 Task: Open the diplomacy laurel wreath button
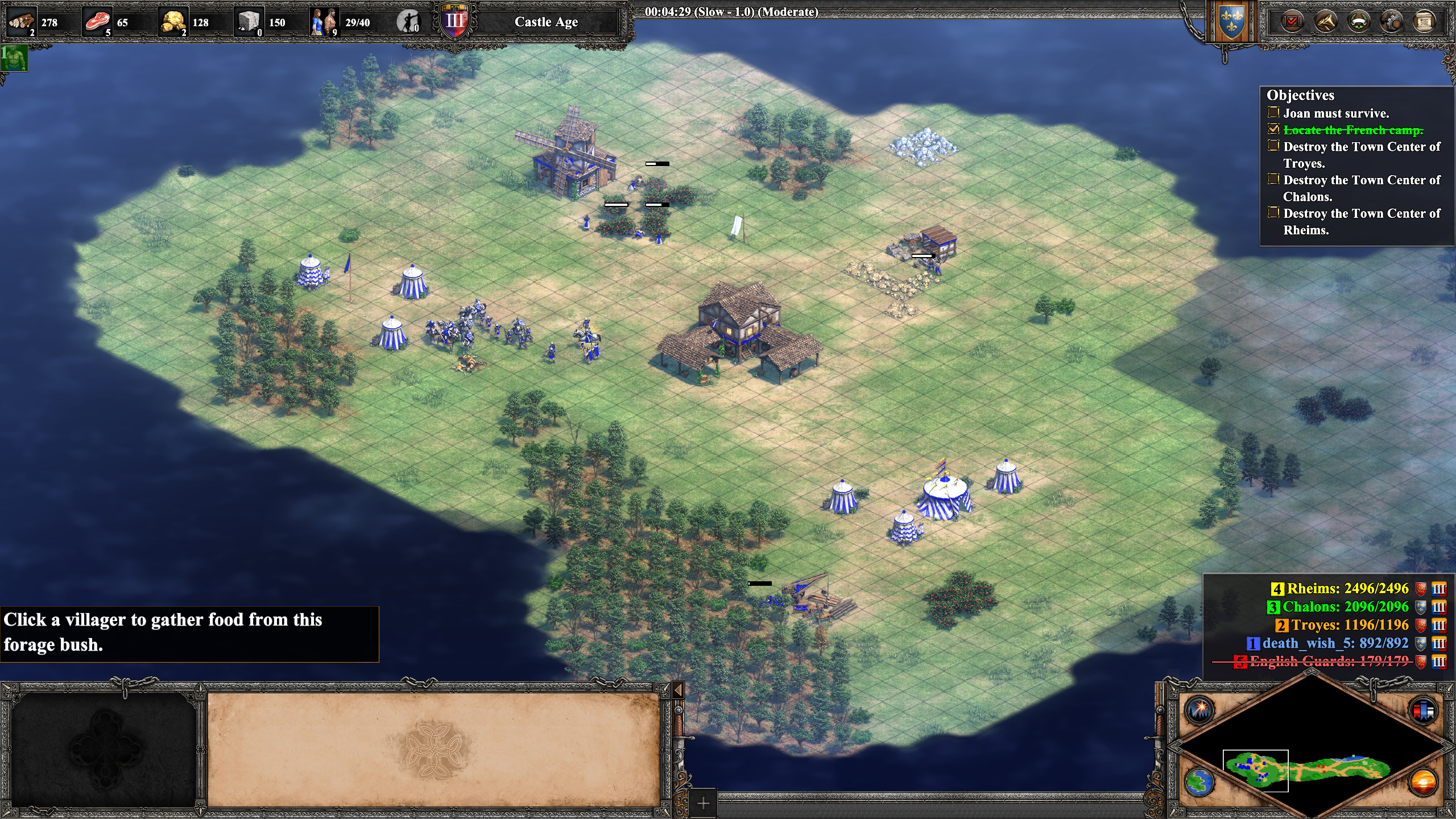tap(1359, 22)
